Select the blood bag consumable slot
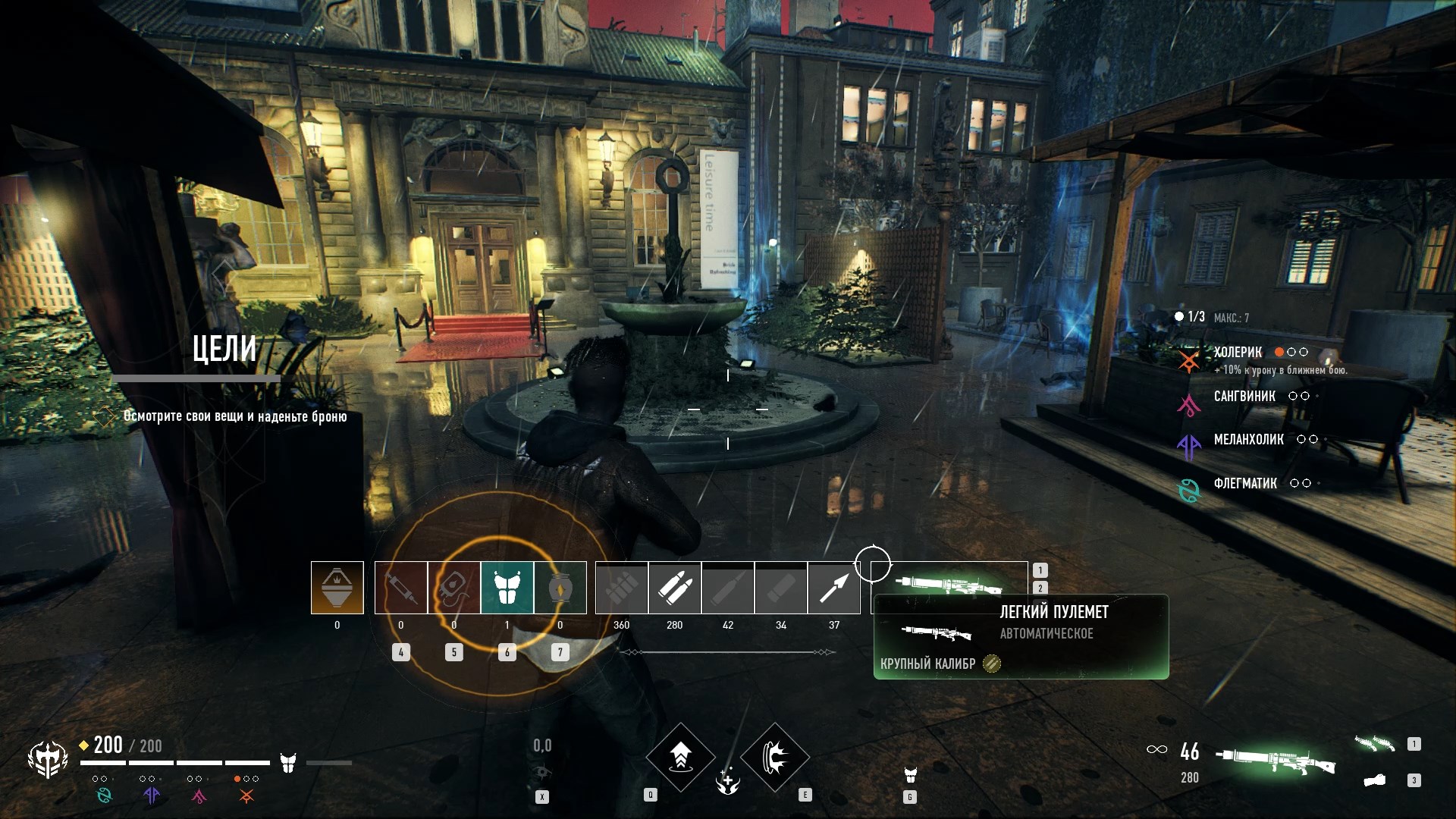The width and height of the screenshot is (1456, 819). 454,588
